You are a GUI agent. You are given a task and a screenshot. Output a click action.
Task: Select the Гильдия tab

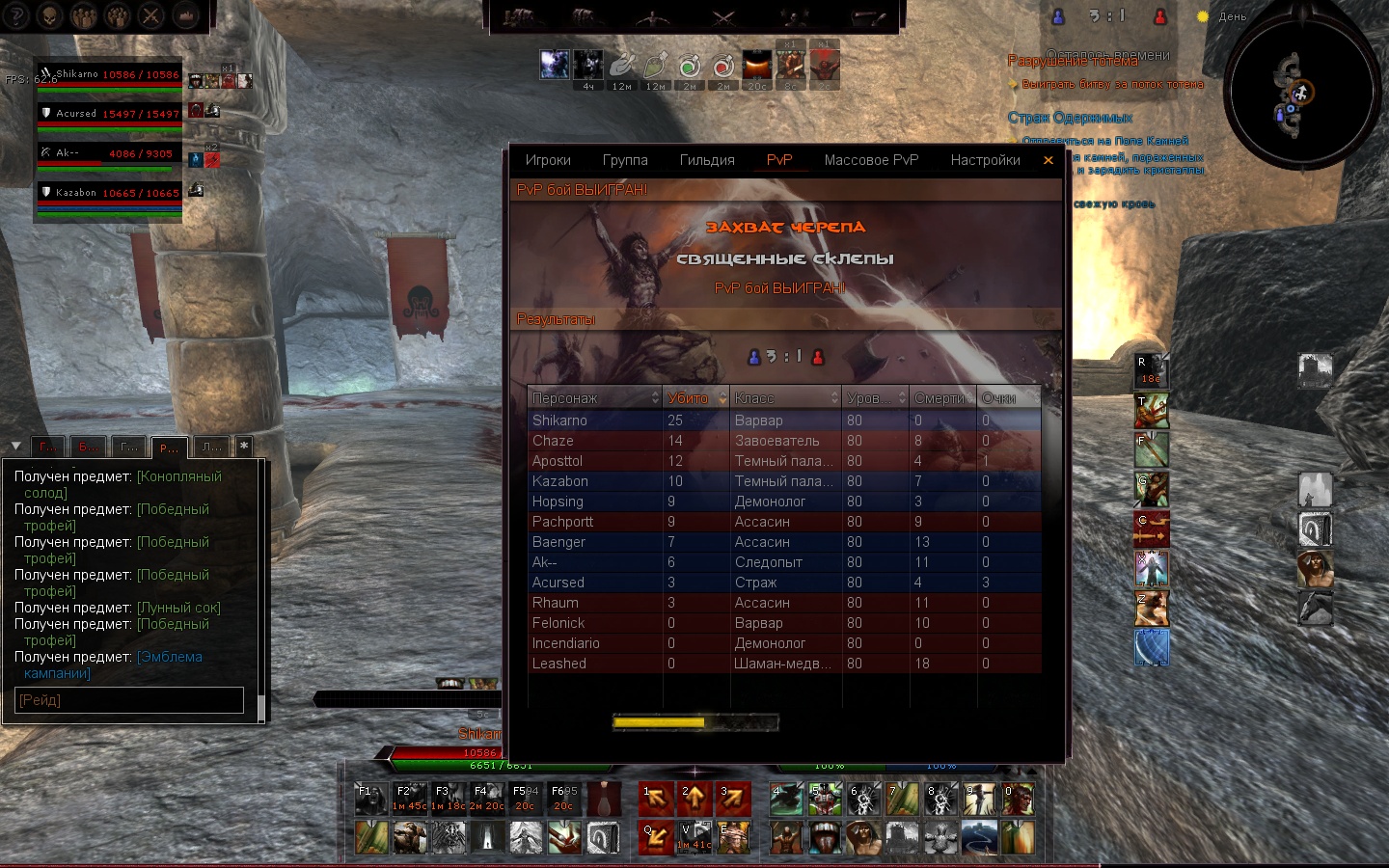pos(707,160)
